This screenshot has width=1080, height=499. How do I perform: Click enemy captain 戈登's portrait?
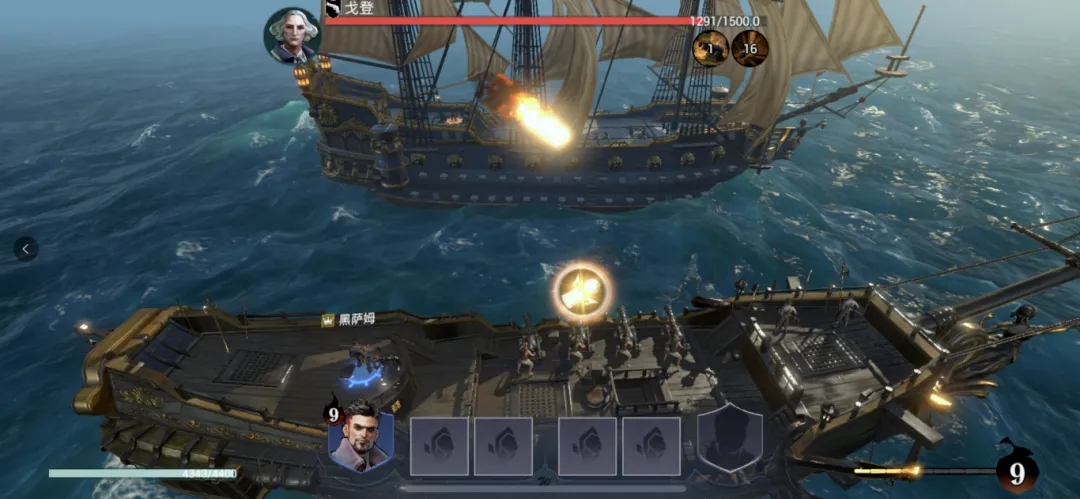coord(293,36)
